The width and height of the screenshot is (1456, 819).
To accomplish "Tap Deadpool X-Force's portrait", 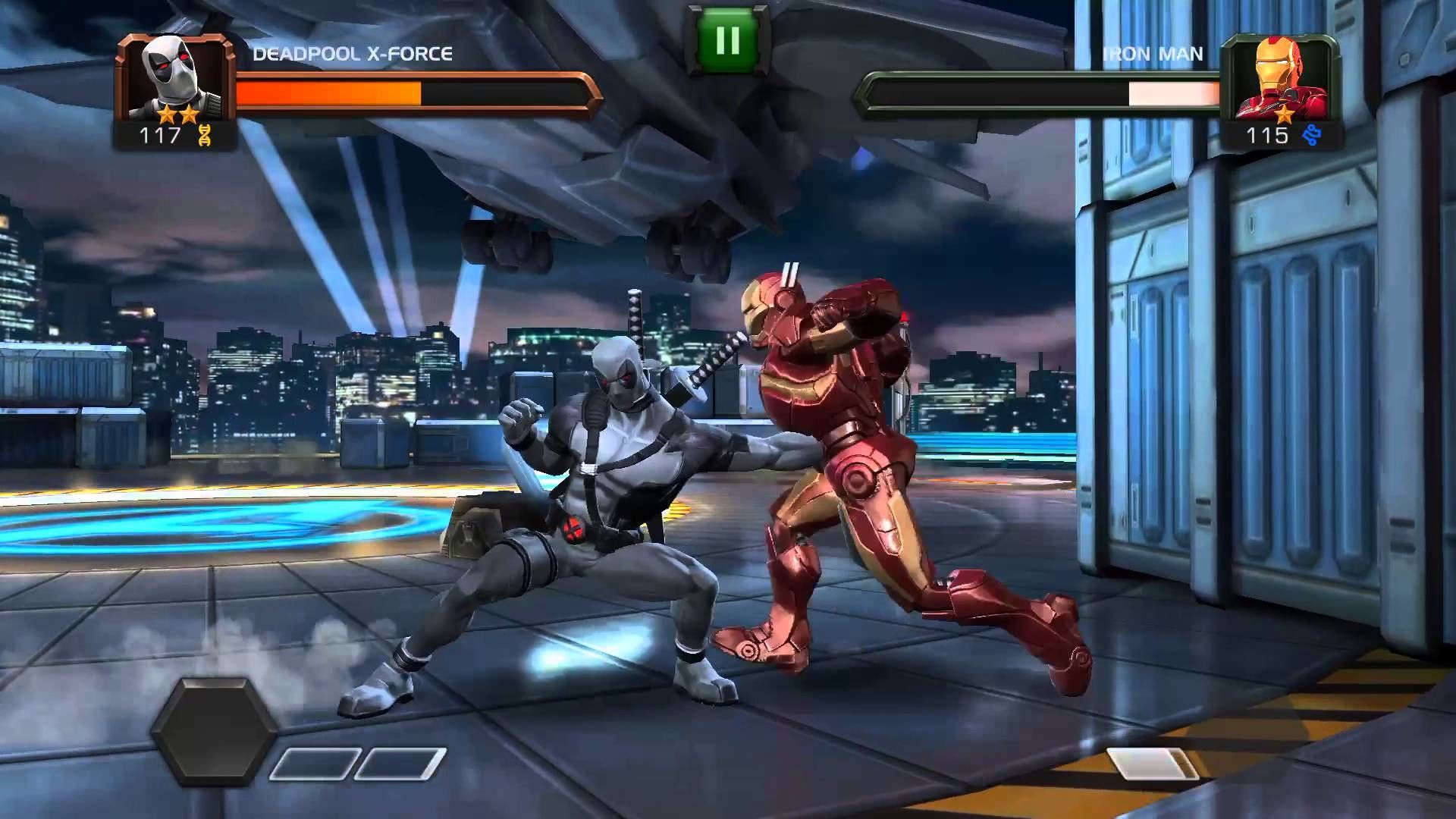I will pyautogui.click(x=176, y=78).
